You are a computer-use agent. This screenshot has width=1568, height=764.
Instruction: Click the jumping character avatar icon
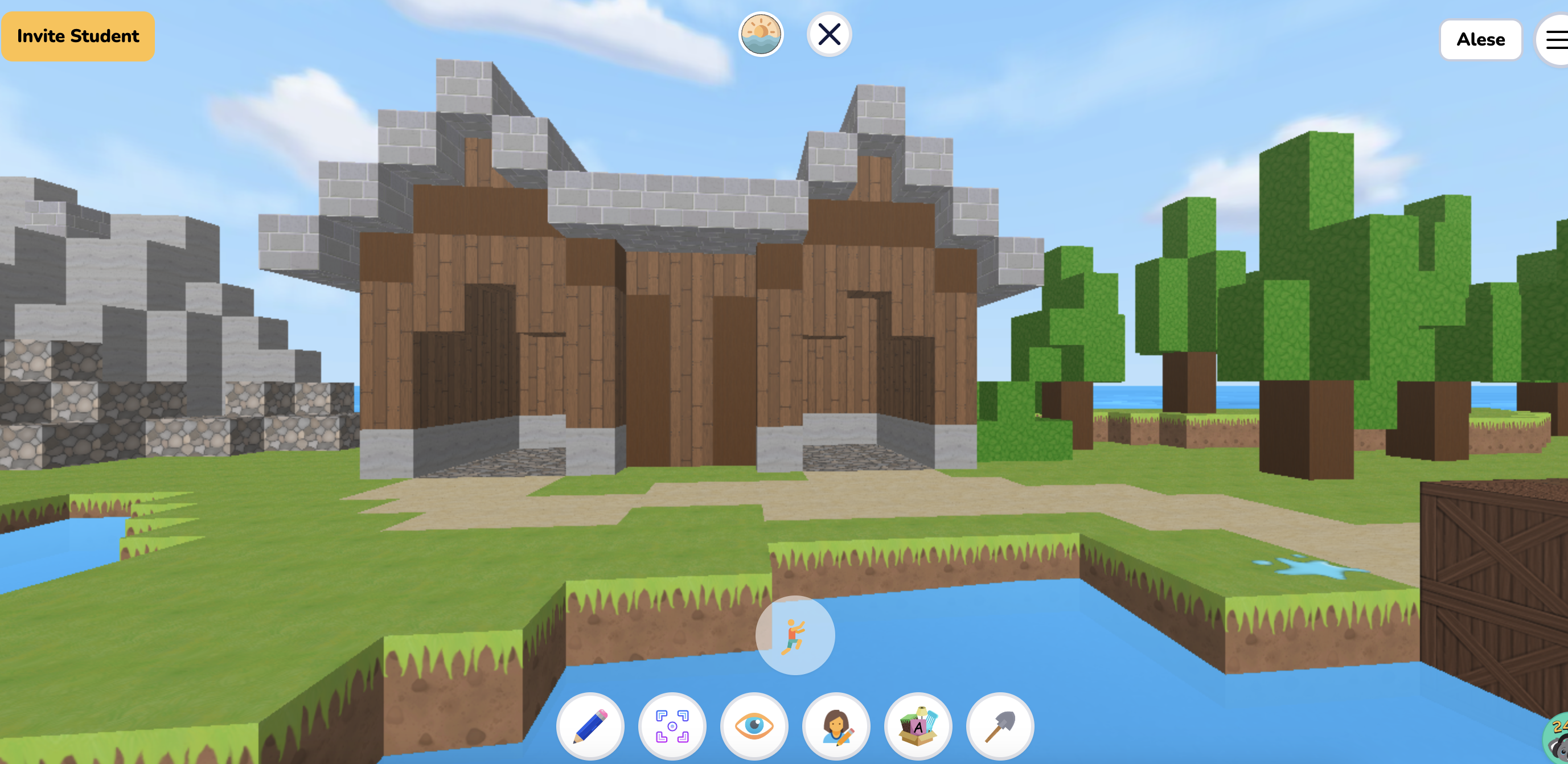(x=794, y=635)
